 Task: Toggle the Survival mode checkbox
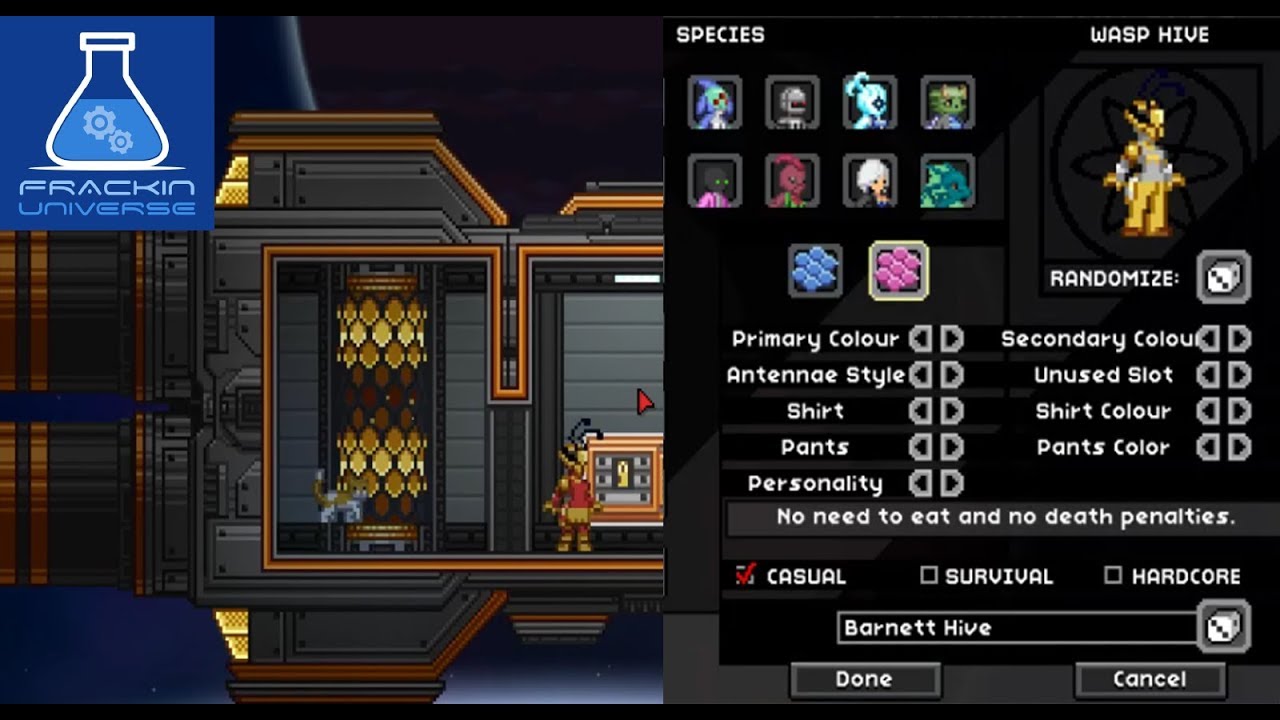coord(929,575)
